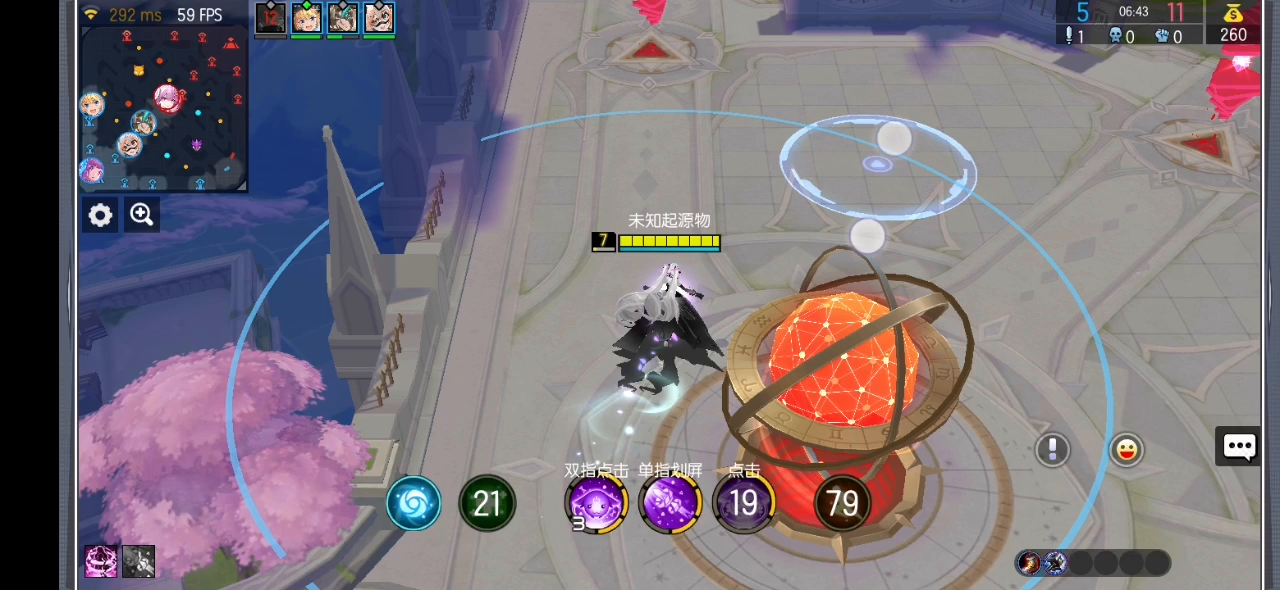Screen dimensions: 1280x590
Task: Open the equipped item bar at bottom right
Action: tap(1092, 563)
